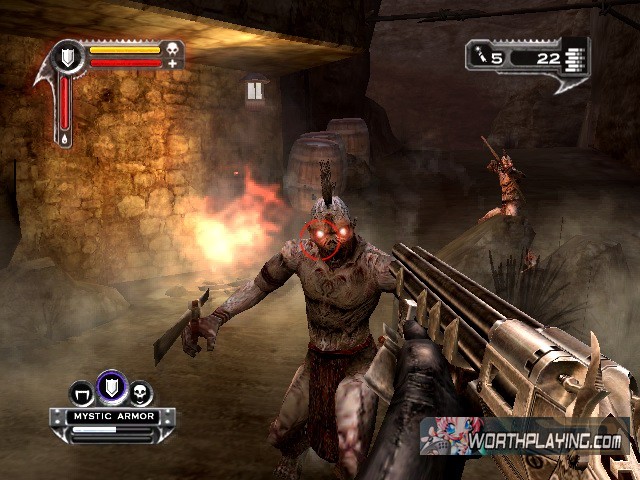The height and width of the screenshot is (480, 640).
Task: Click the stacked bullets clip icon
Action: 573,56
